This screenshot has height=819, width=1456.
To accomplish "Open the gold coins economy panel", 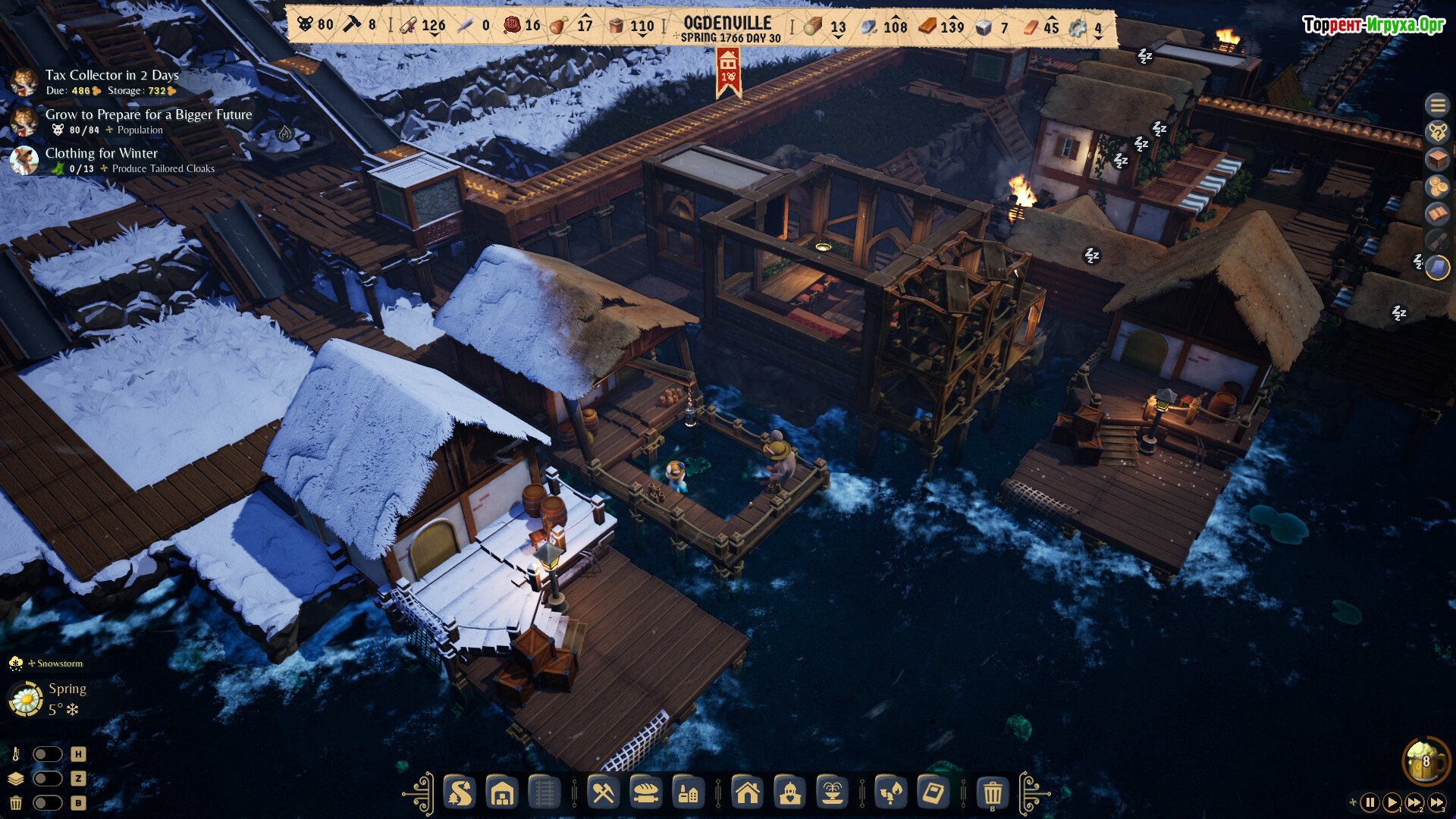I will 1437,187.
